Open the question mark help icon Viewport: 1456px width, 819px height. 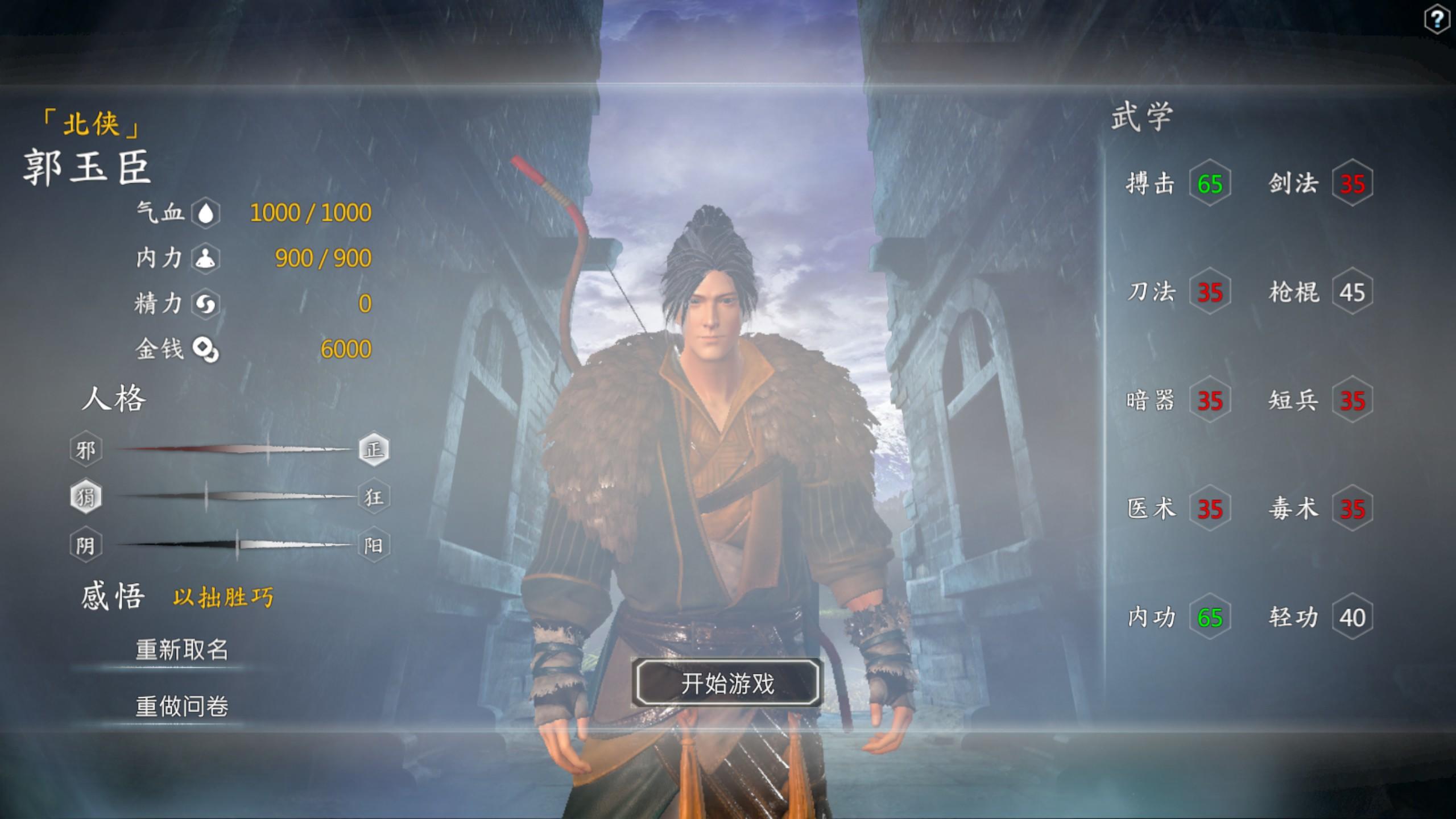[x=1437, y=20]
